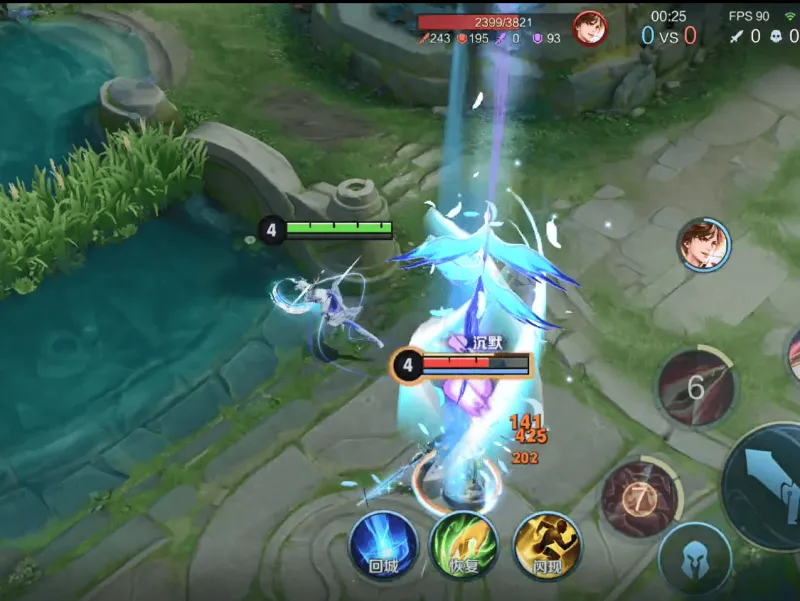This screenshot has width=800, height=601.
Task: Open the enemy hero portrait beside the red health bar
Action: 590,28
